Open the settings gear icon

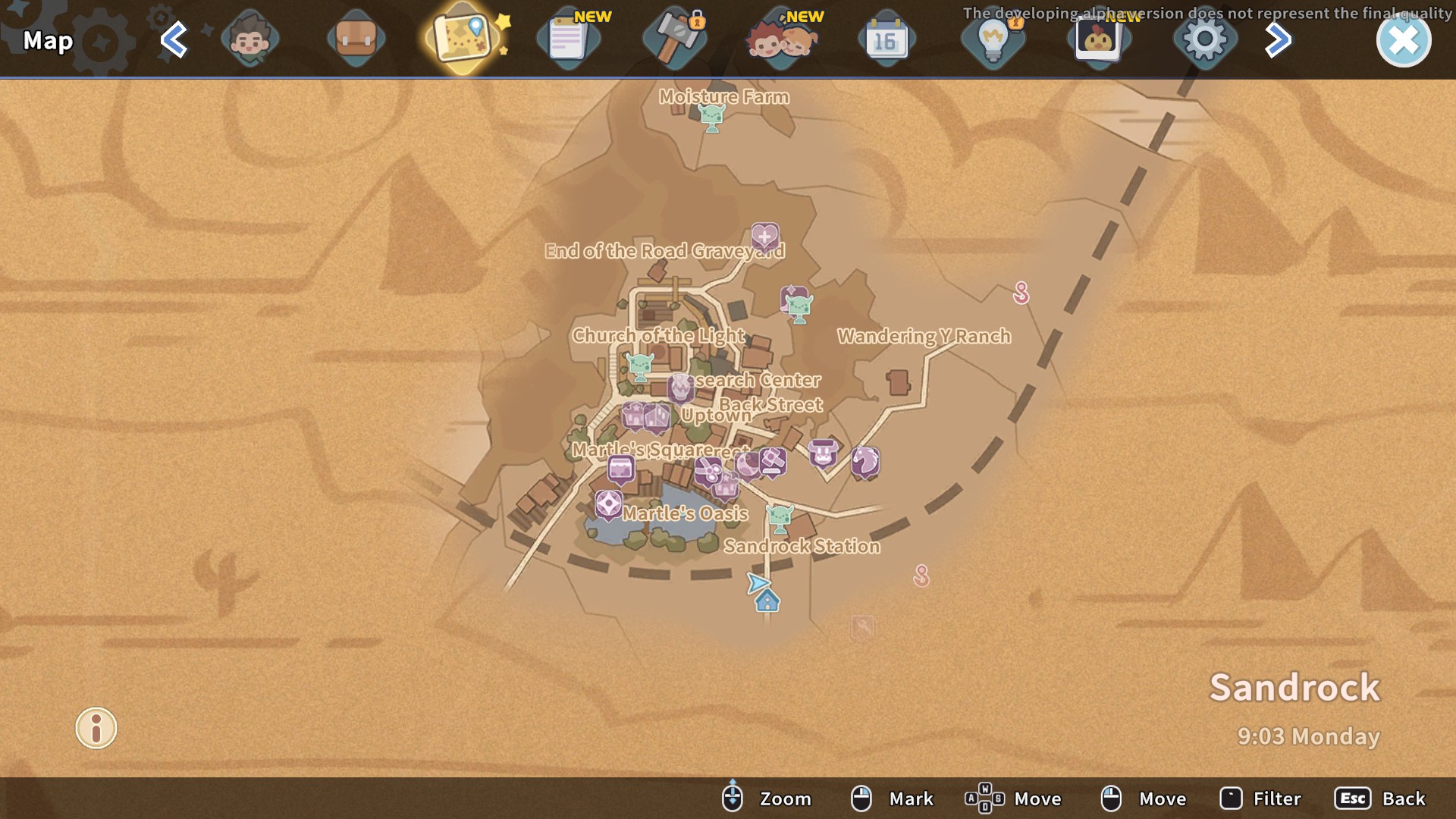coord(1206,39)
